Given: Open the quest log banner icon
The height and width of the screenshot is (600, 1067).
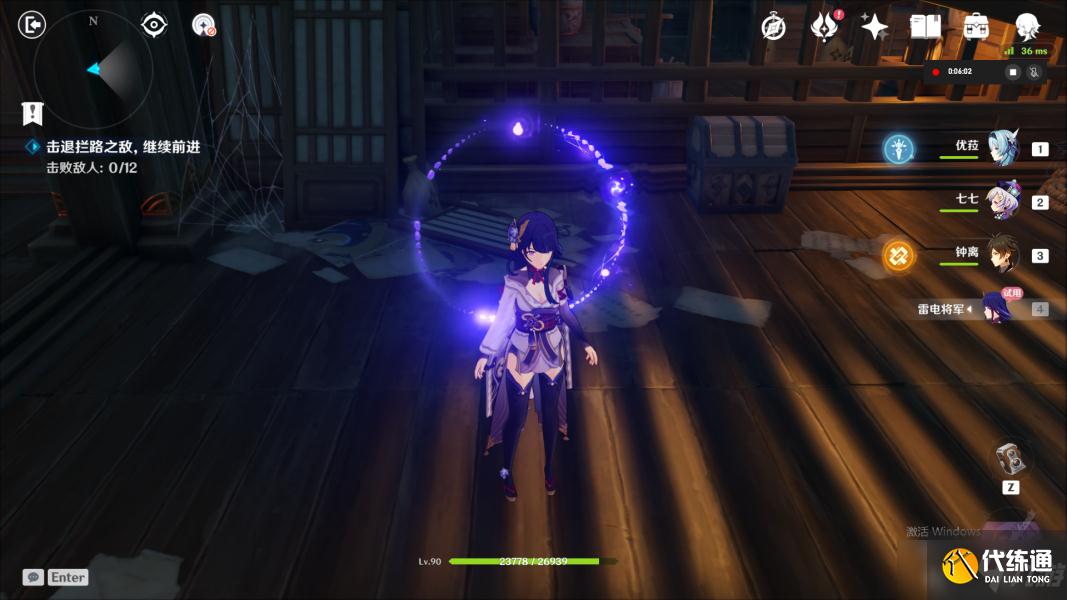Looking at the screenshot, I should [34, 113].
